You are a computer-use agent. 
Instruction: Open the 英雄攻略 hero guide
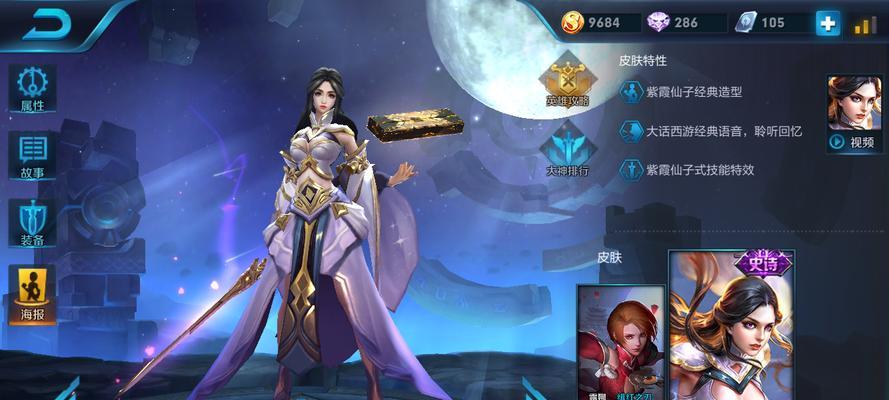[567, 81]
